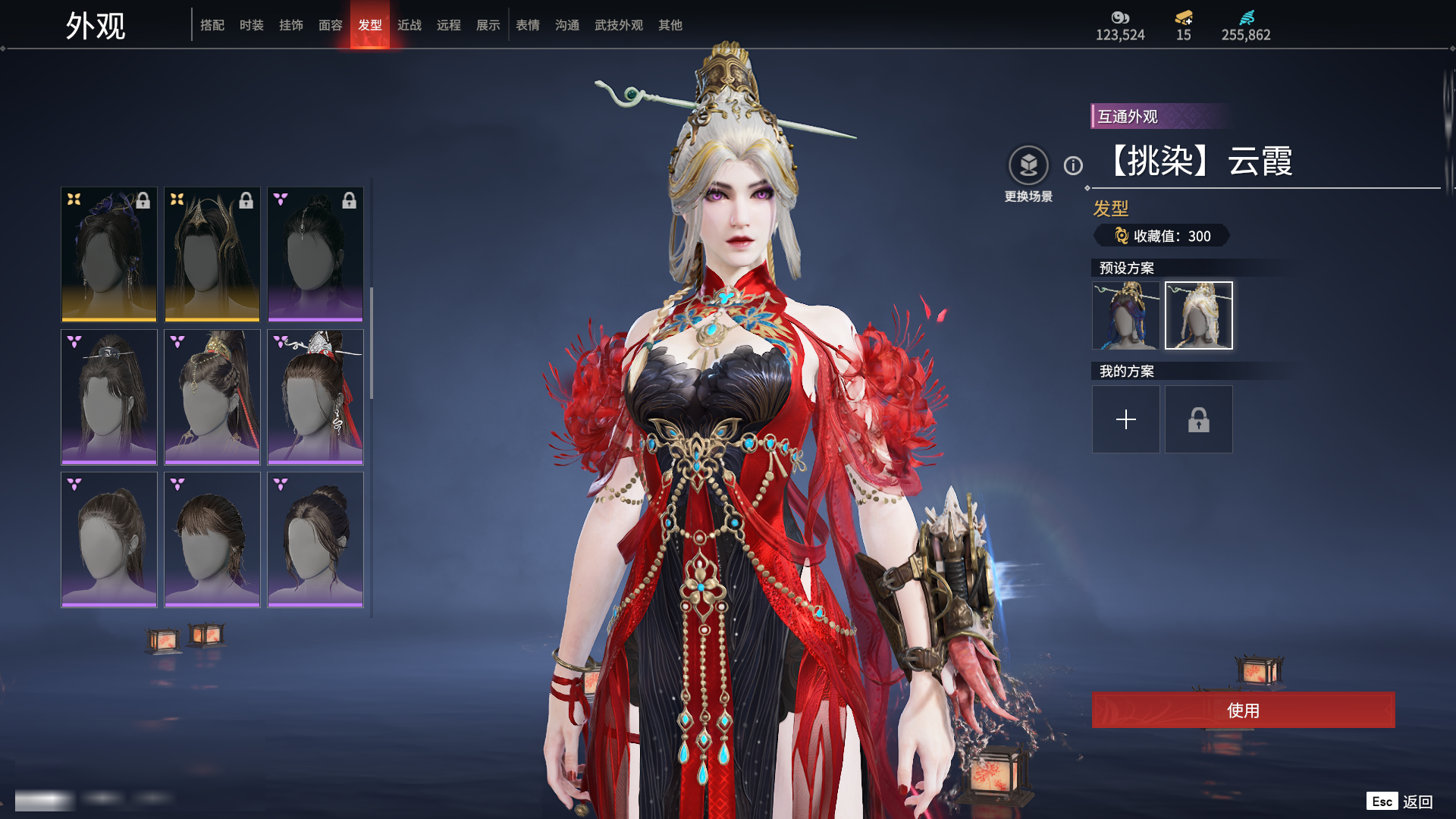Apply the hairstyle with 使用 button
1456x819 pixels.
1243,710
